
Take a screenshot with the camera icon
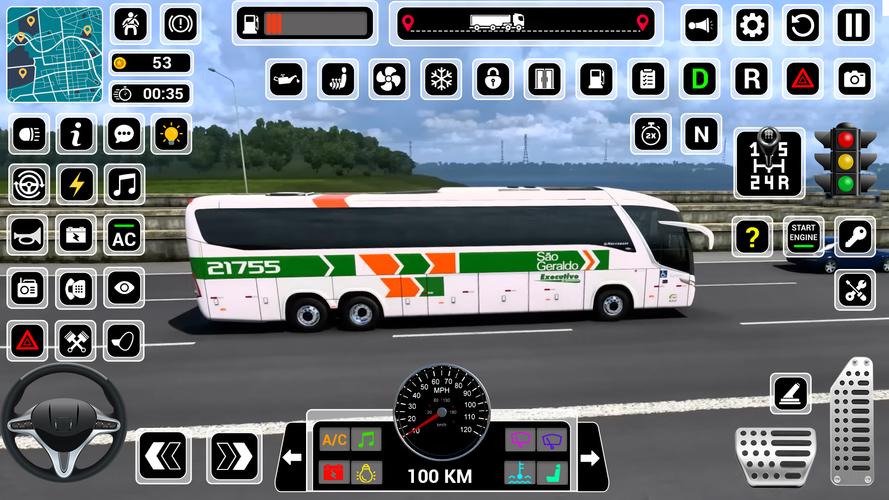853,78
